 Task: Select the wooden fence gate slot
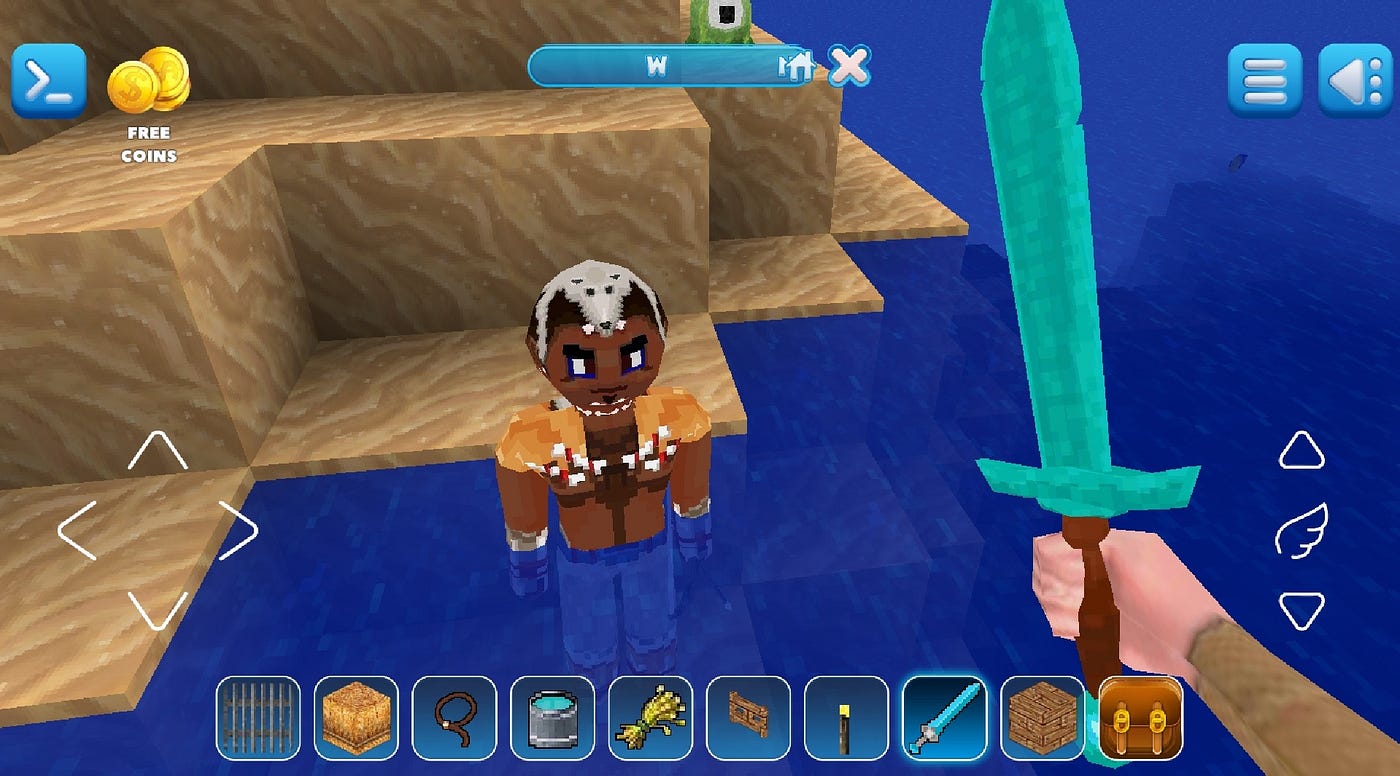(748, 717)
